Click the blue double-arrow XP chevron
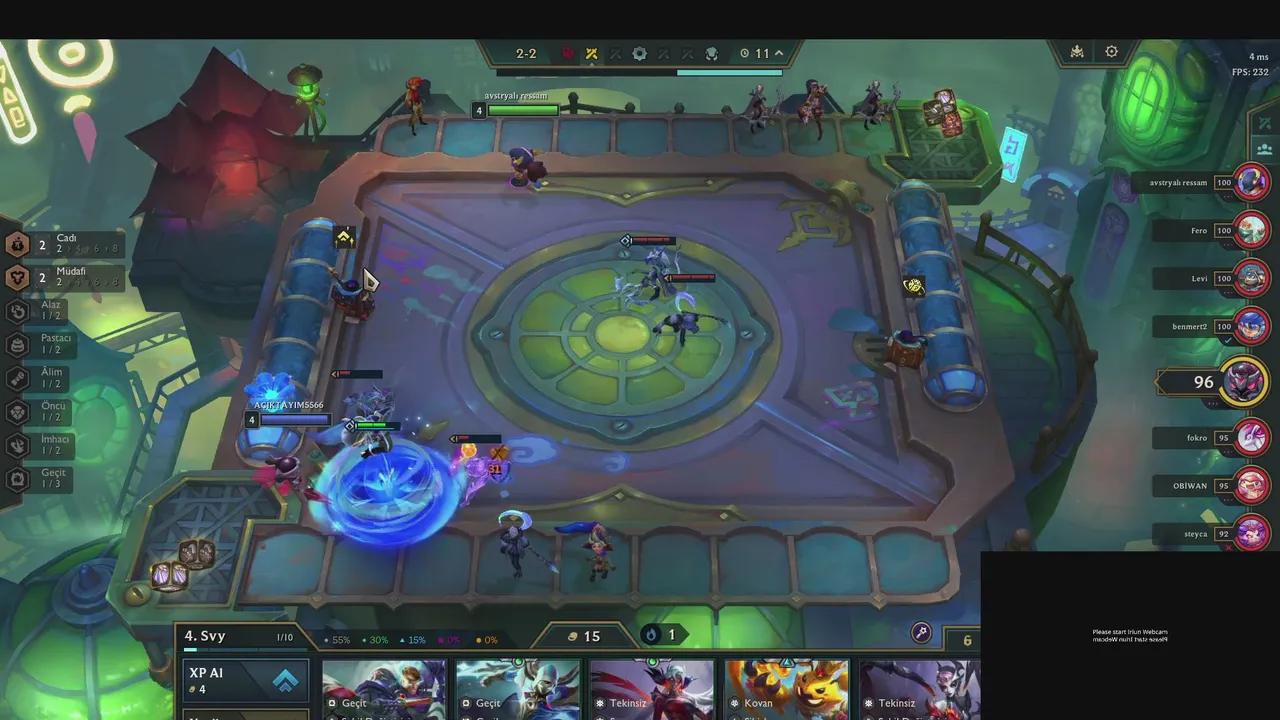The height and width of the screenshot is (720, 1280). pyautogui.click(x=286, y=681)
